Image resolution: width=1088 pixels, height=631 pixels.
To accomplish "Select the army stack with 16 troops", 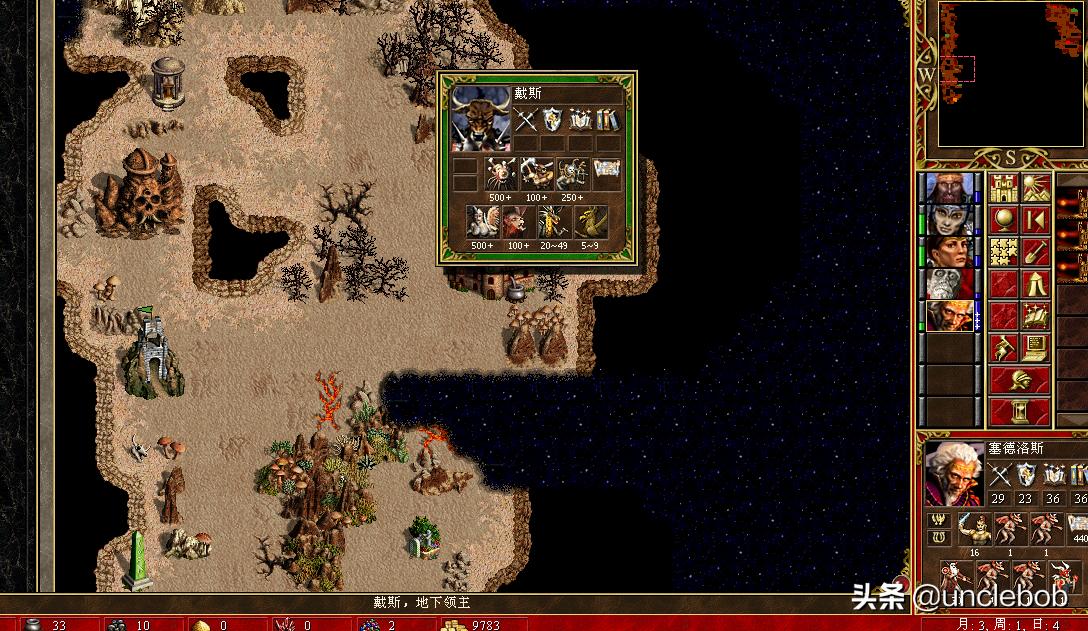I will tap(975, 528).
